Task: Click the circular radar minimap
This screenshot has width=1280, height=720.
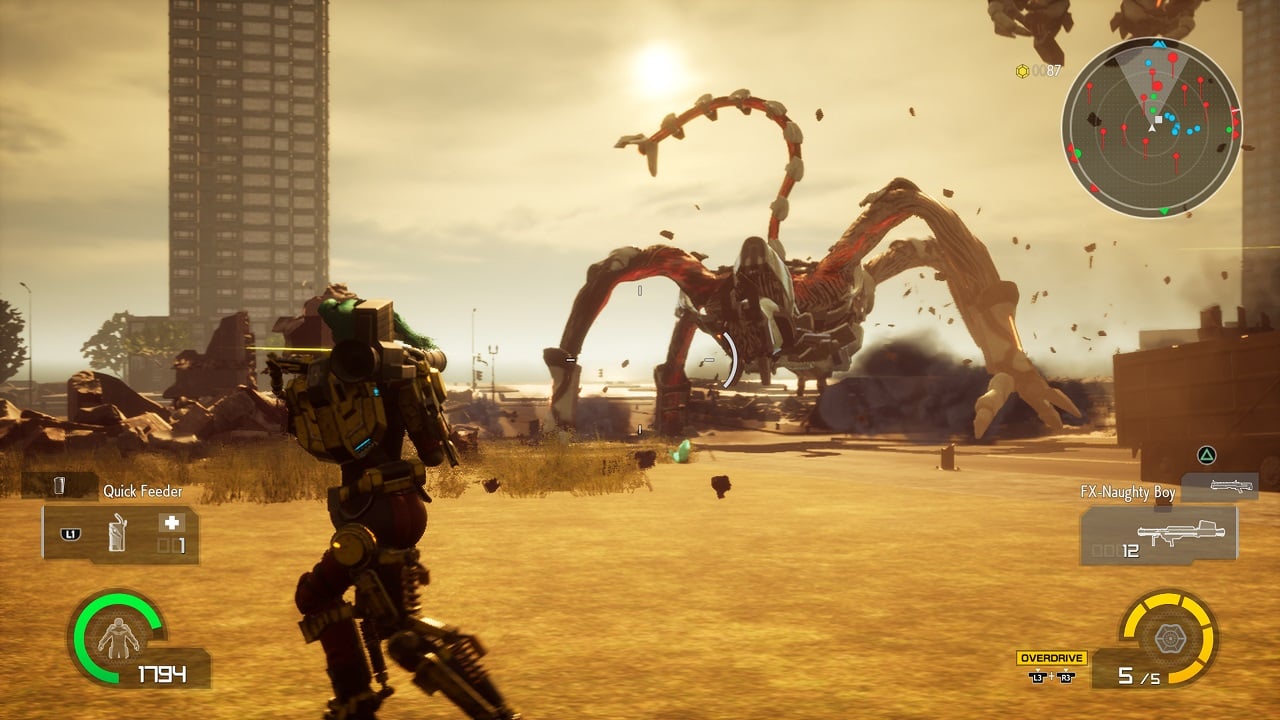Action: (x=1151, y=127)
